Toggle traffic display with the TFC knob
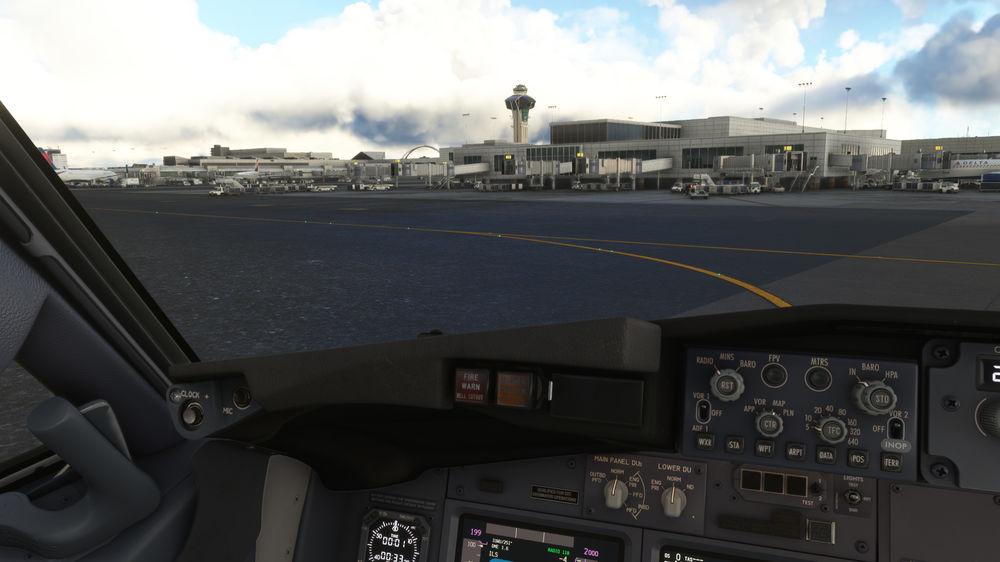The image size is (1000, 562). coord(831,429)
